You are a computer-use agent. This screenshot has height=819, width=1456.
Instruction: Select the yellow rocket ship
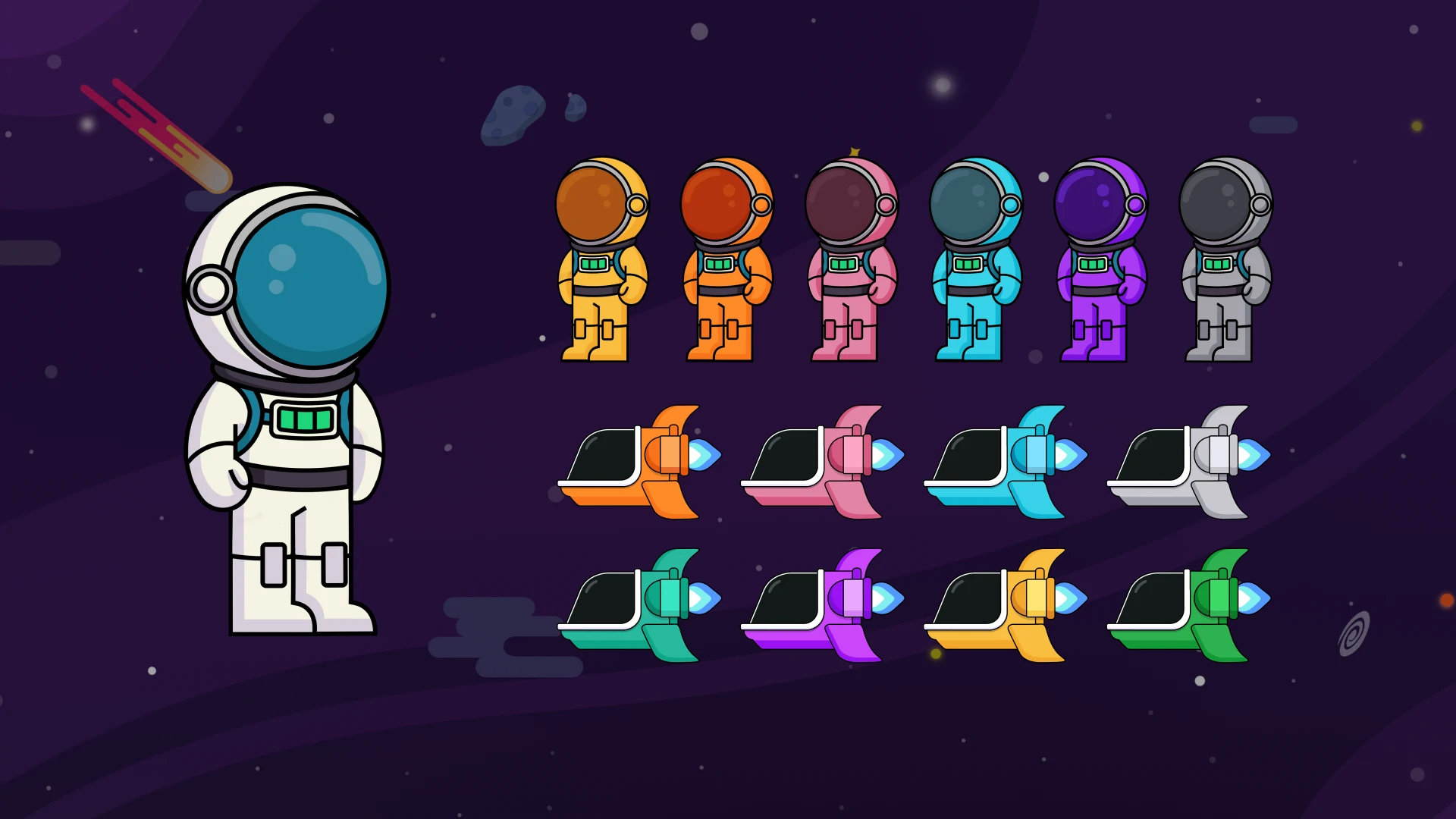1005,607
